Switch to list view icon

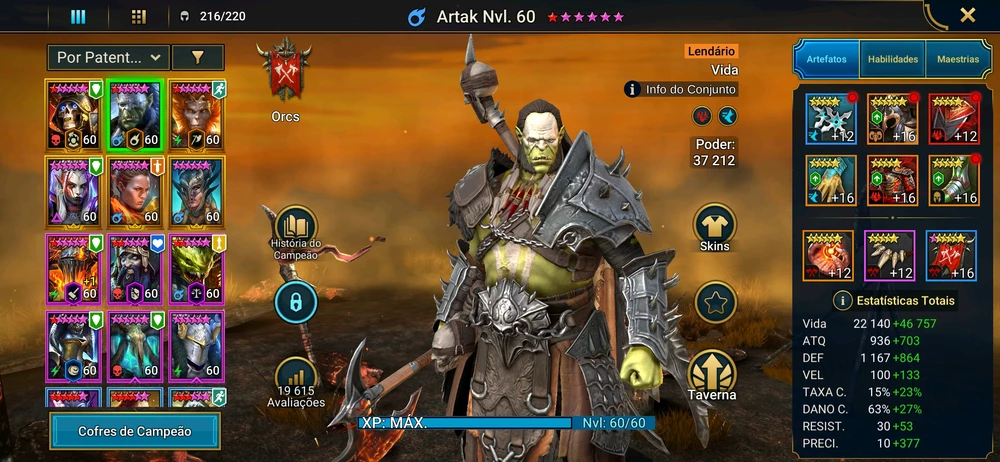pos(78,16)
